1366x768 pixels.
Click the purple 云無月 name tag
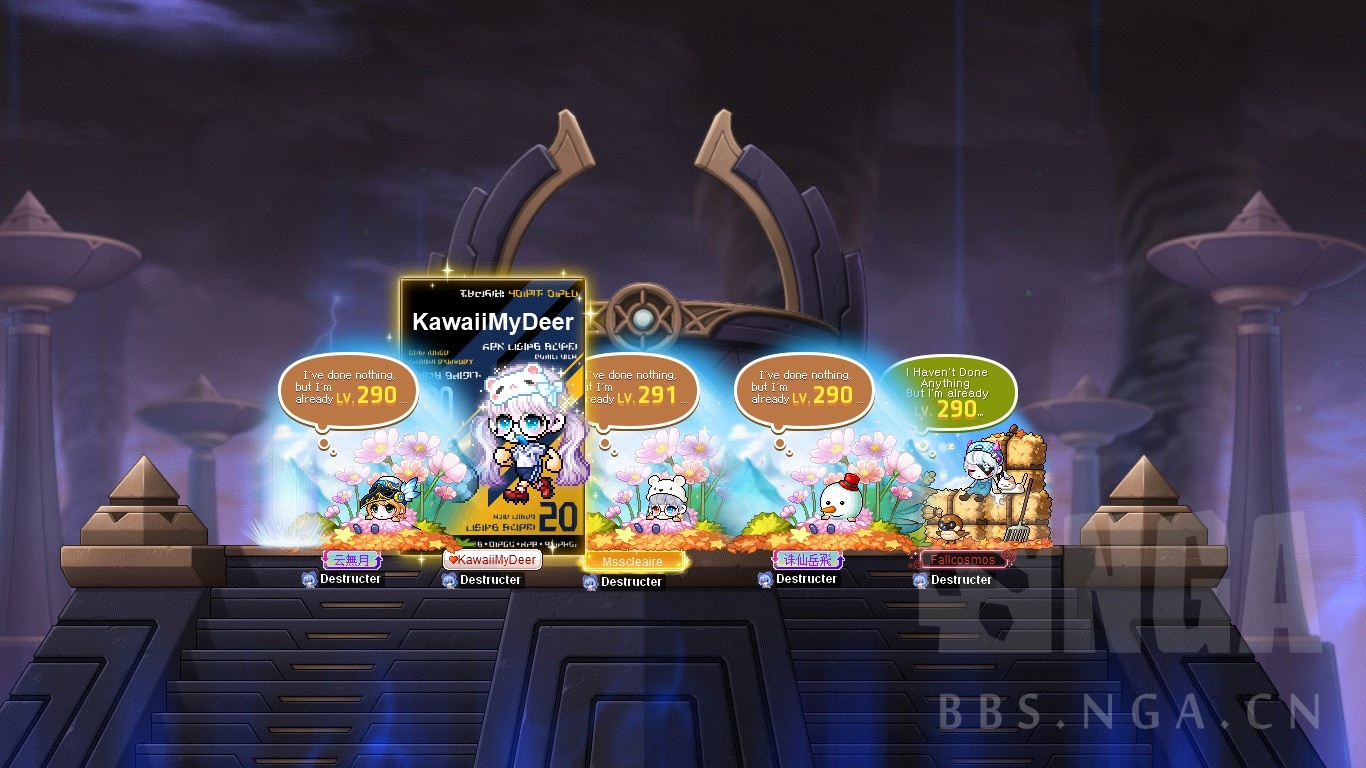(x=352, y=559)
